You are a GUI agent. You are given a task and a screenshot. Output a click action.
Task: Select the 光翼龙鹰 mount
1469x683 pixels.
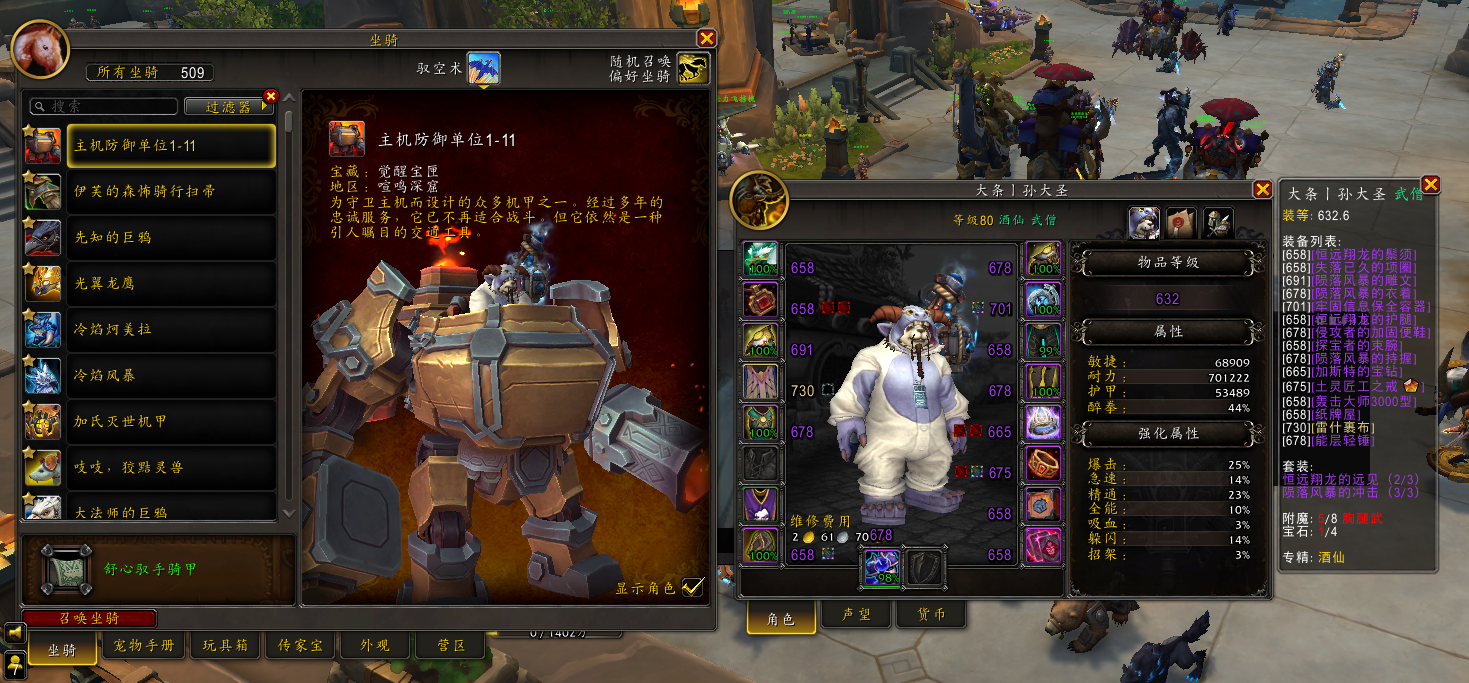(171, 283)
